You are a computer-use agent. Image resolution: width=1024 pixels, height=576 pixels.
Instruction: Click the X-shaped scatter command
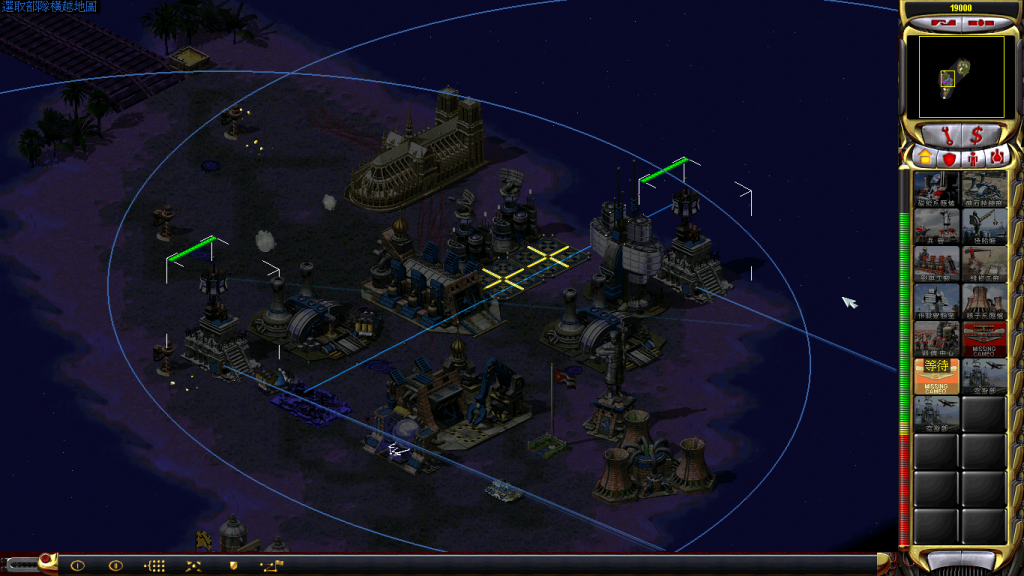[x=193, y=566]
